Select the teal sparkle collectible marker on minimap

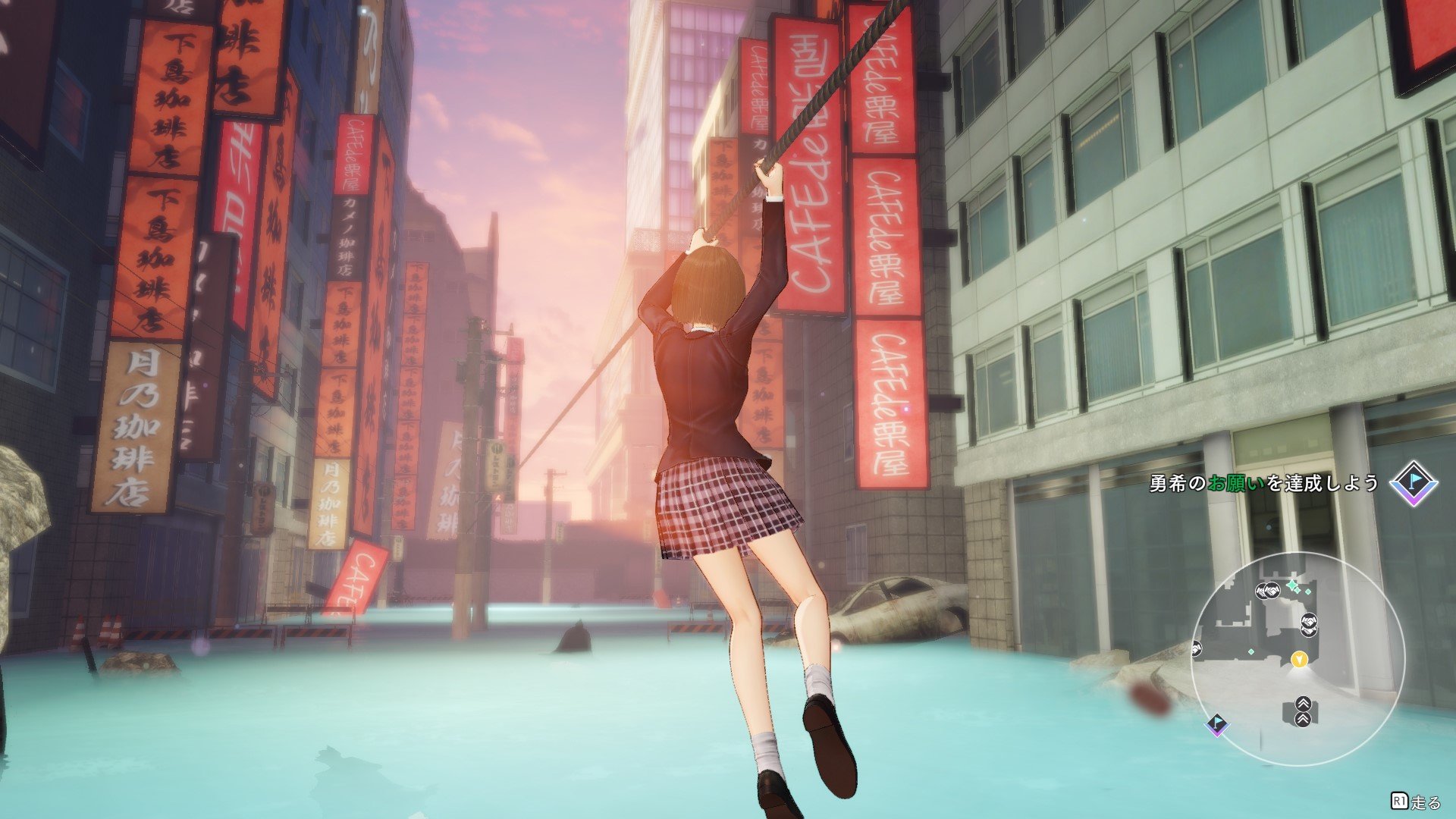pos(1291,584)
